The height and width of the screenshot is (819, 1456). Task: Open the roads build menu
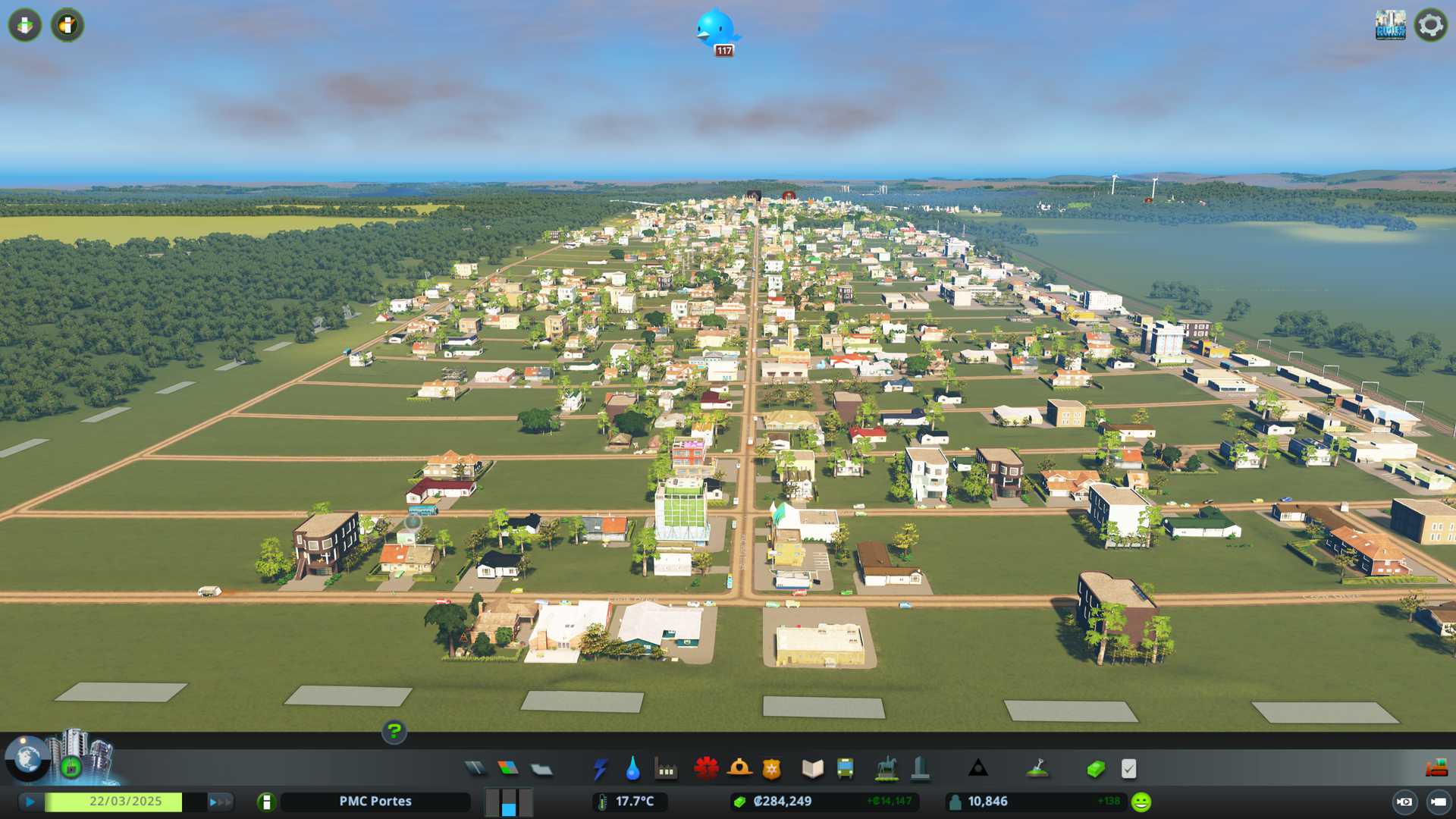(475, 769)
